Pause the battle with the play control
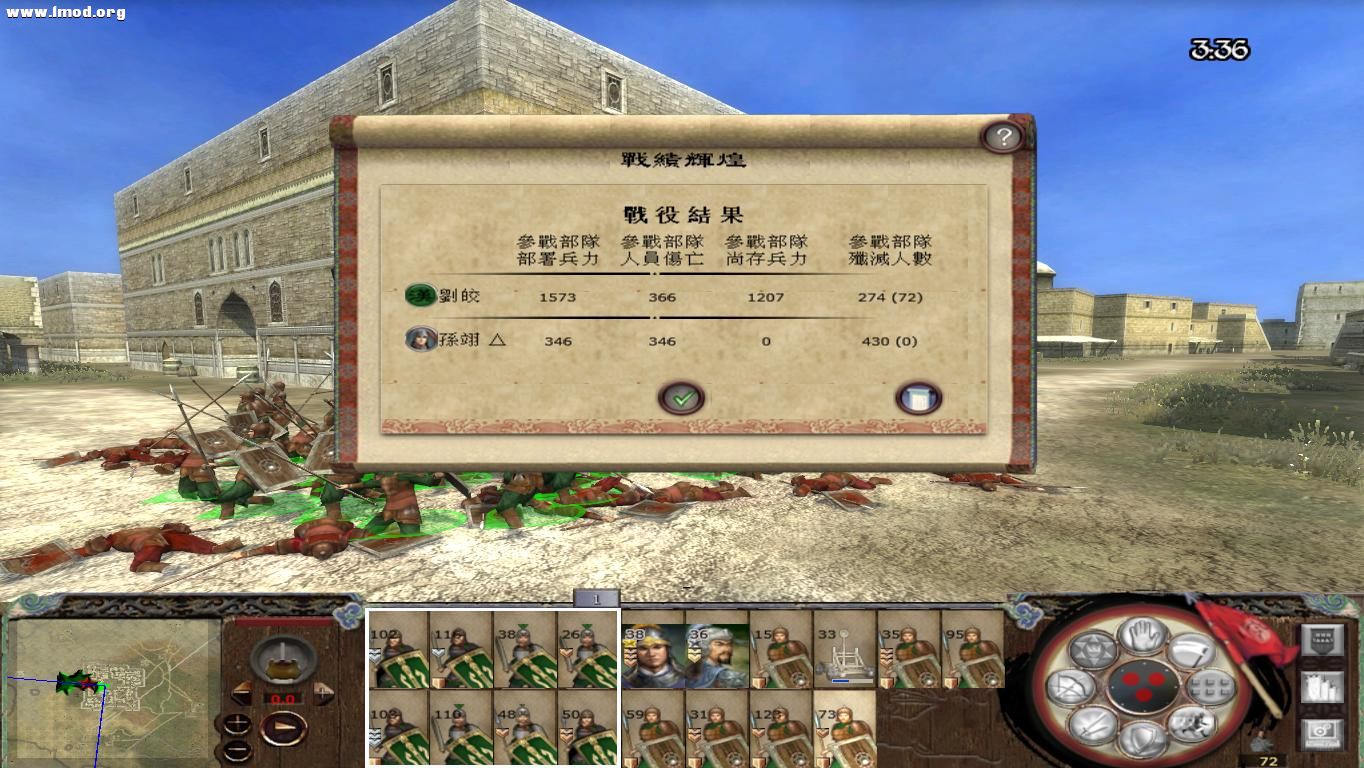1364x768 pixels. coord(283,728)
